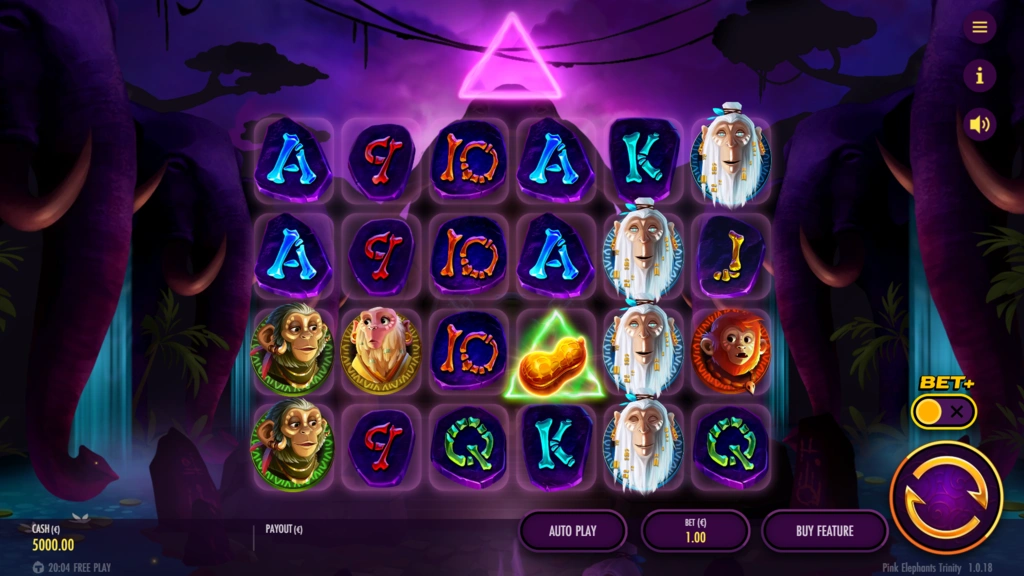Spin the reels
This screenshot has width=1024, height=576.
[x=945, y=497]
